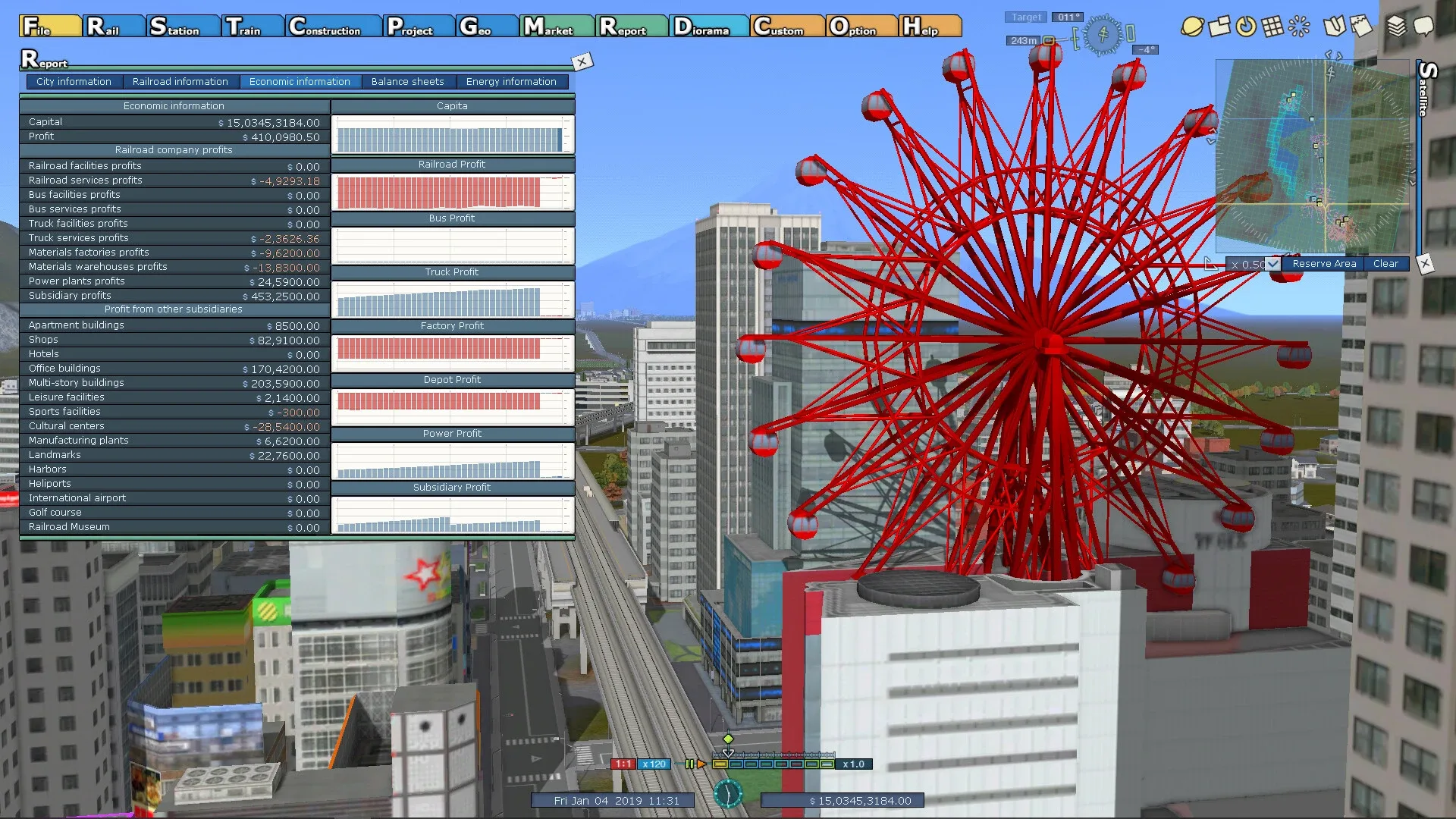Open the Diorama menu
This screenshot has width=1456, height=819.
tap(708, 26)
